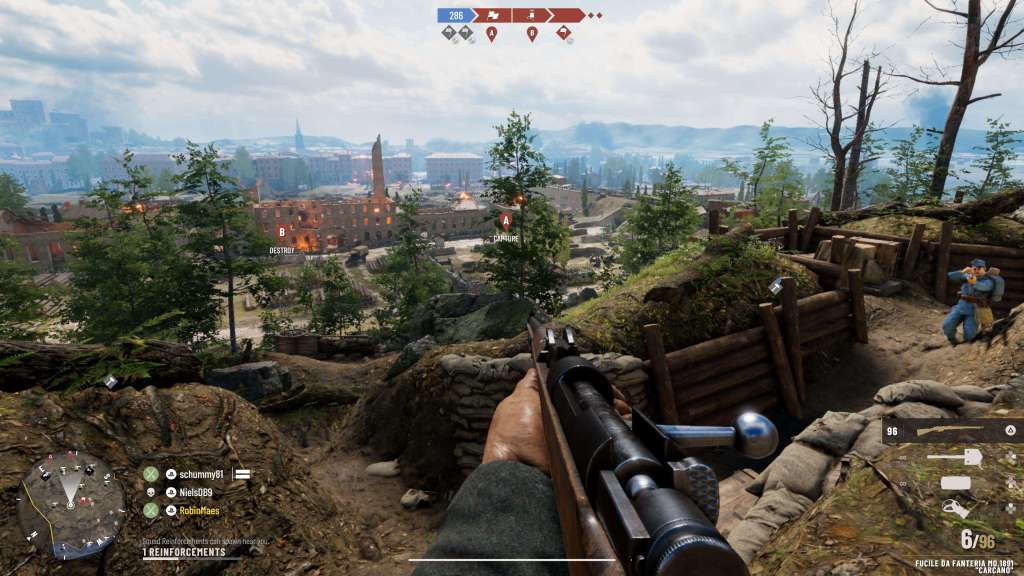Click objective A pin in top tracker
The height and width of the screenshot is (576, 1024).
click(x=491, y=33)
